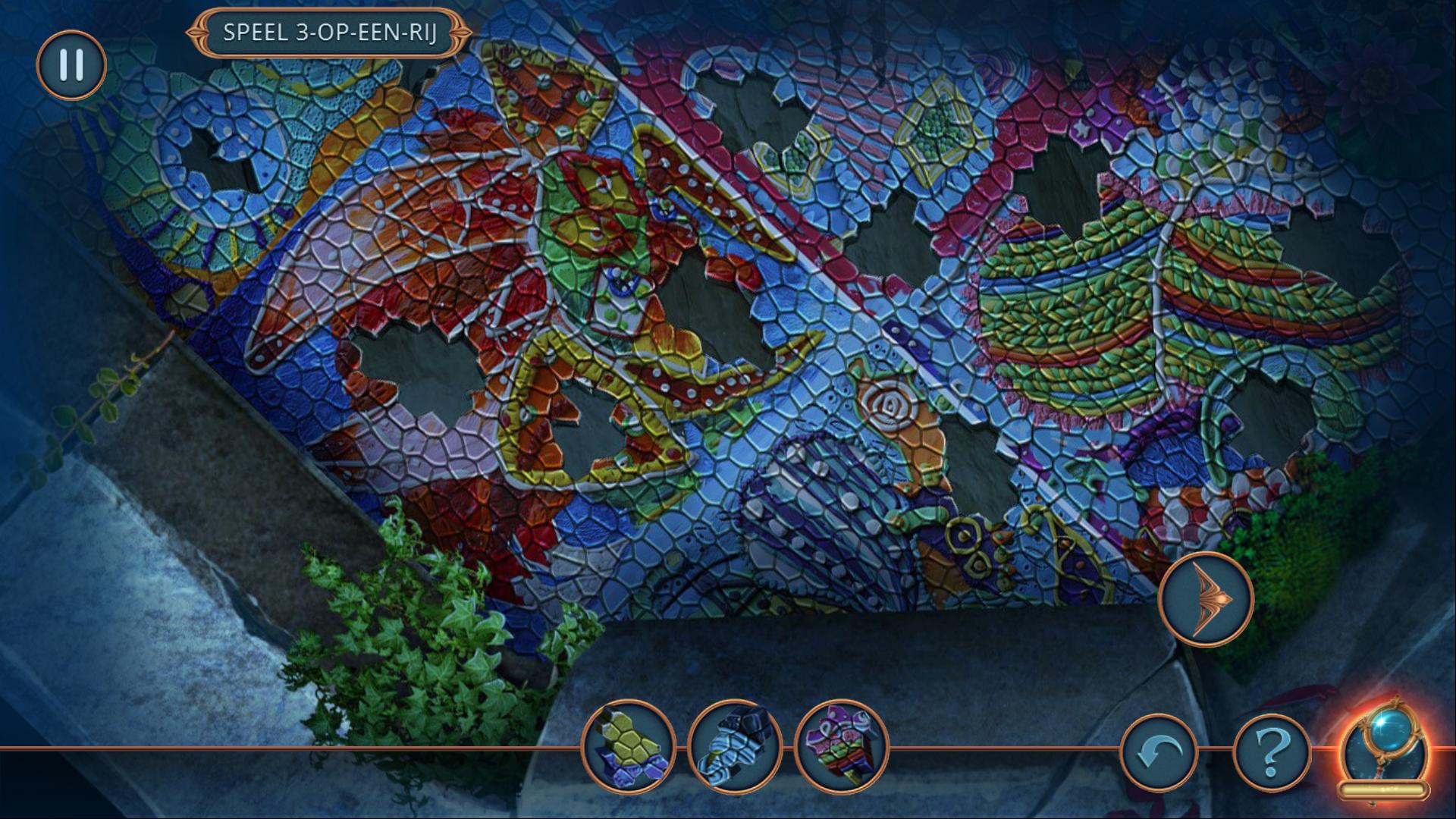Open the question mark help
This screenshot has height=819, width=1456.
coord(1272,755)
